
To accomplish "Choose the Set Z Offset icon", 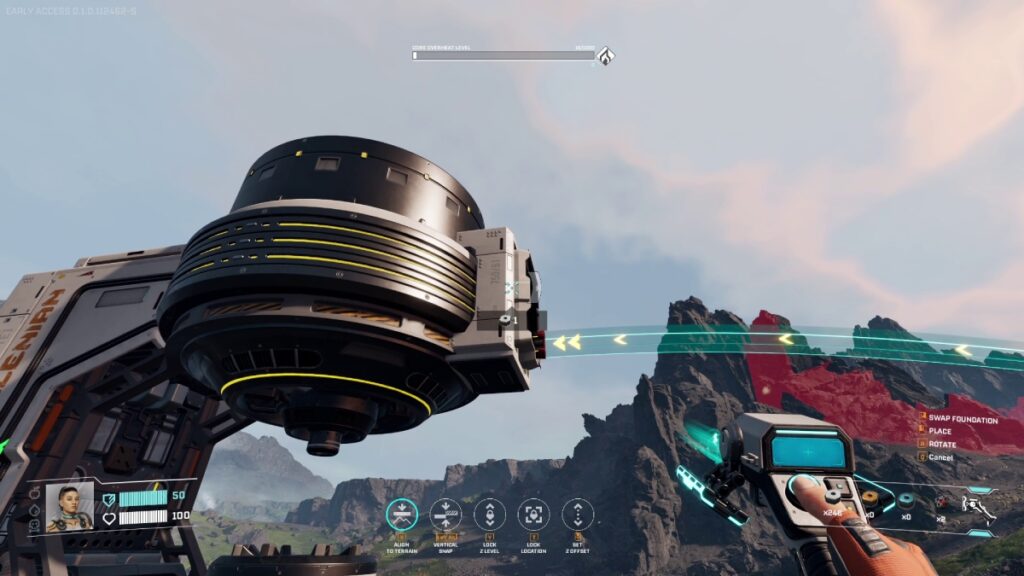I will coord(578,514).
